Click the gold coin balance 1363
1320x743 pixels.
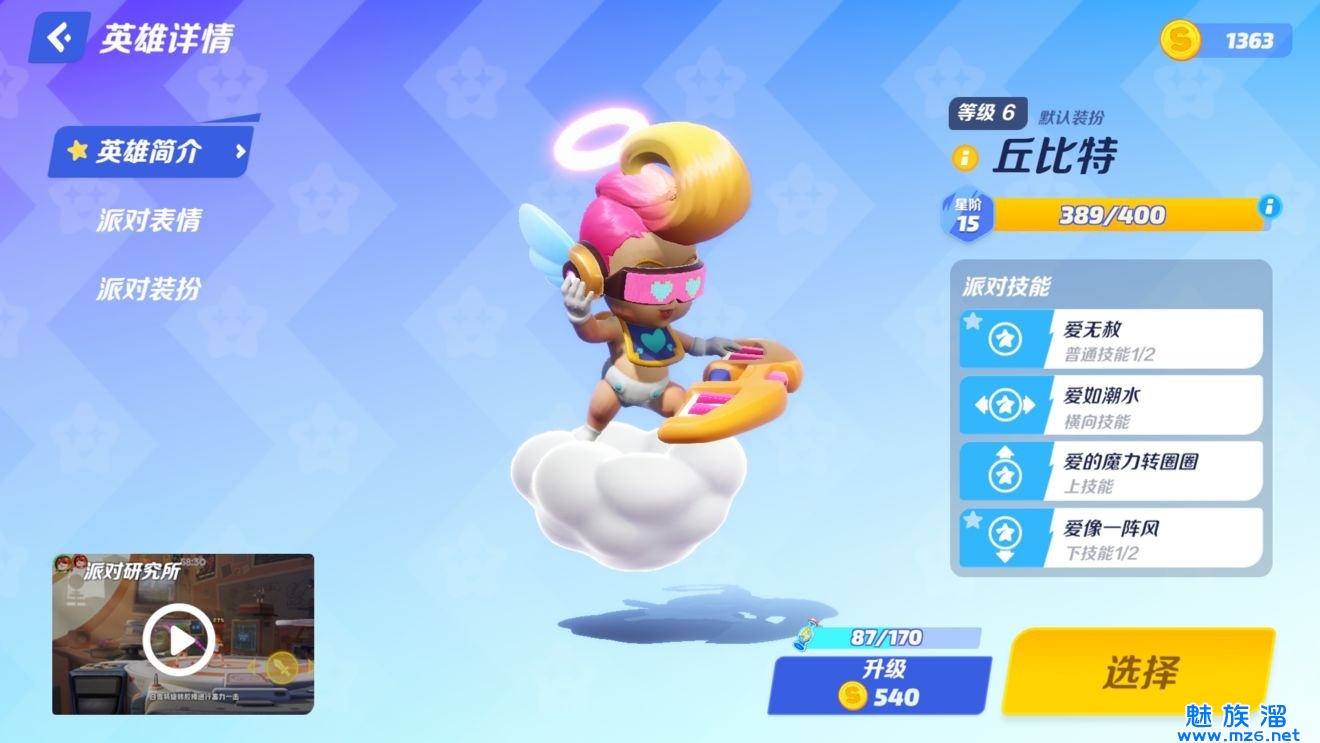tap(1228, 40)
